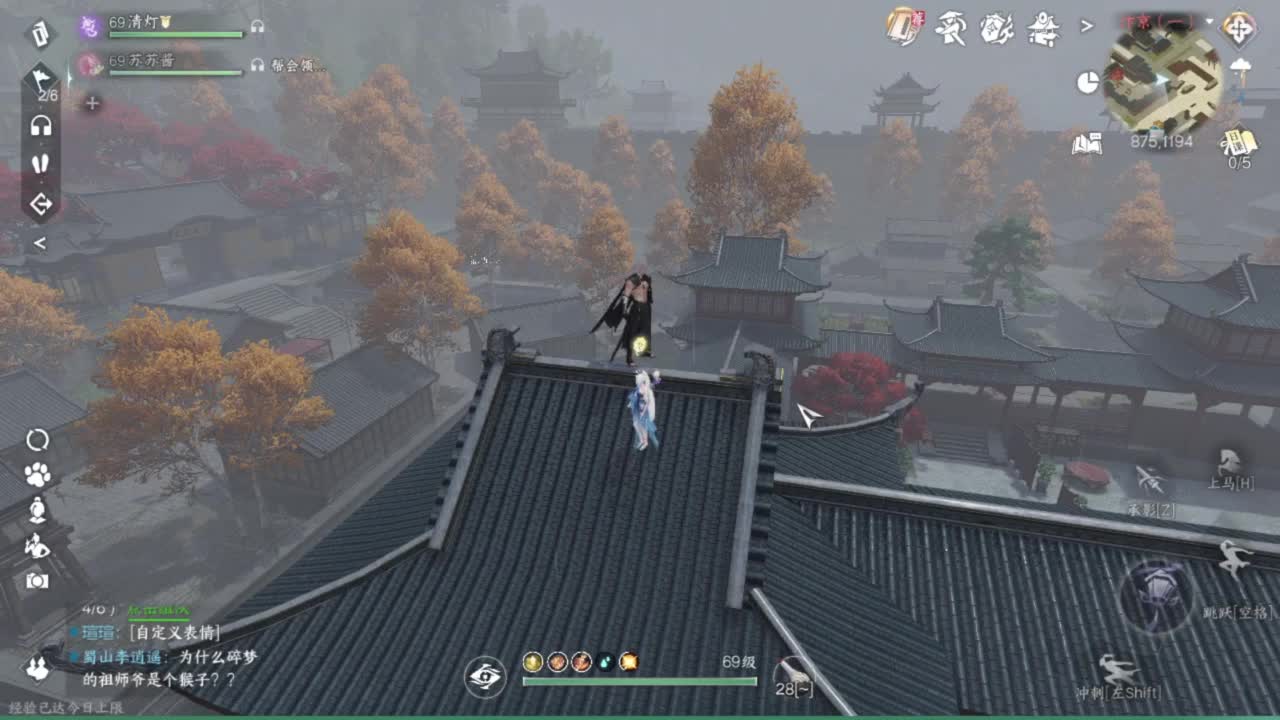
Task: Expand the top icon row via the > arrow
Action: coord(1087,25)
